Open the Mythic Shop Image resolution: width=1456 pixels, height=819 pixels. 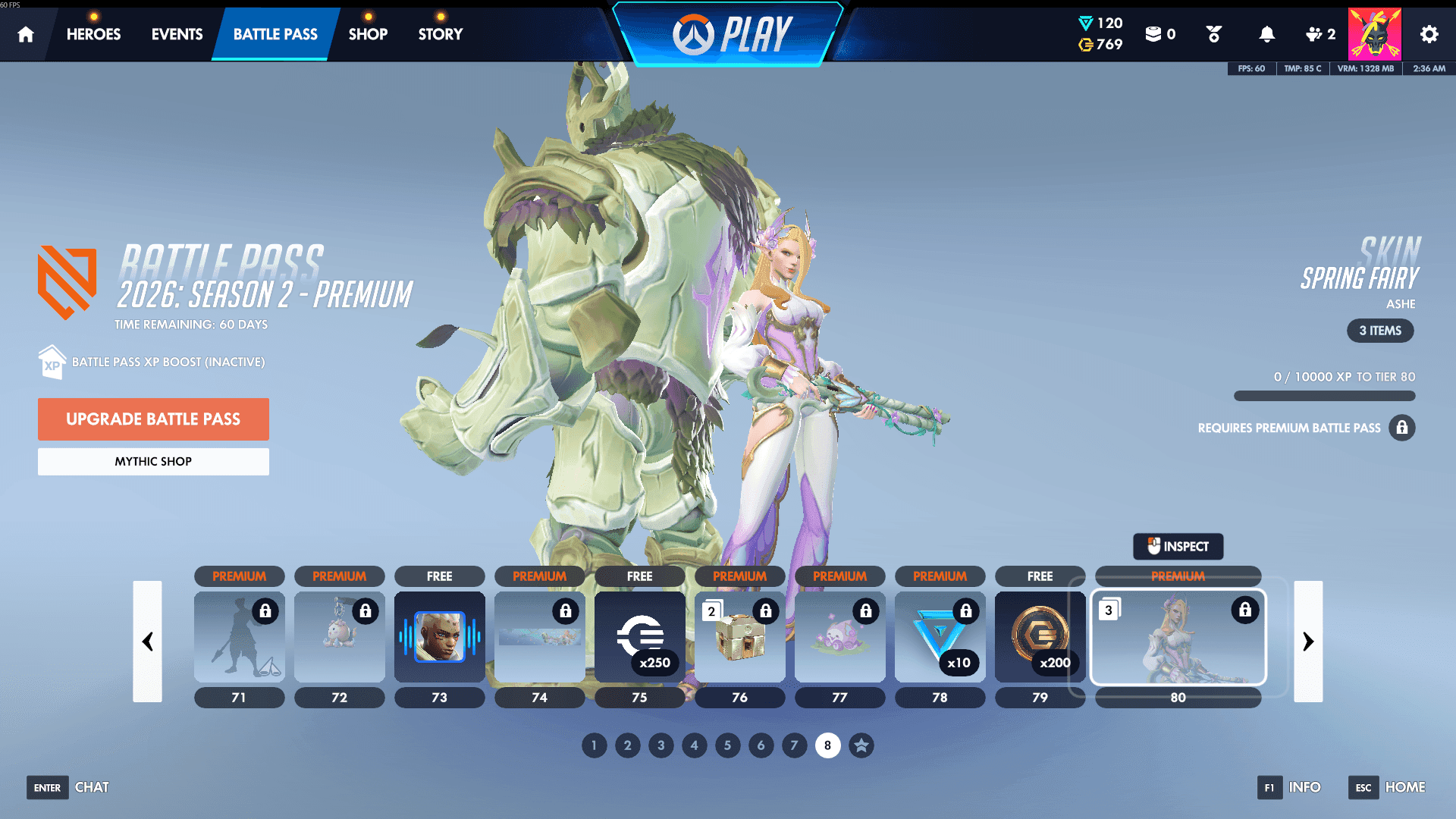(153, 461)
